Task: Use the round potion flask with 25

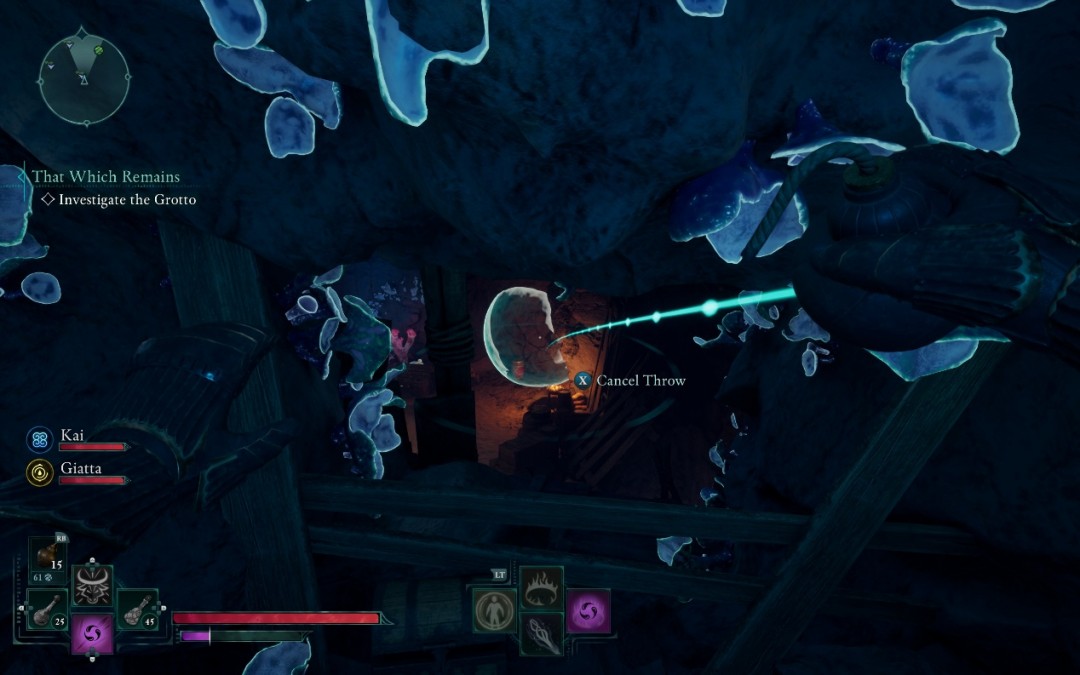Action: [47, 609]
